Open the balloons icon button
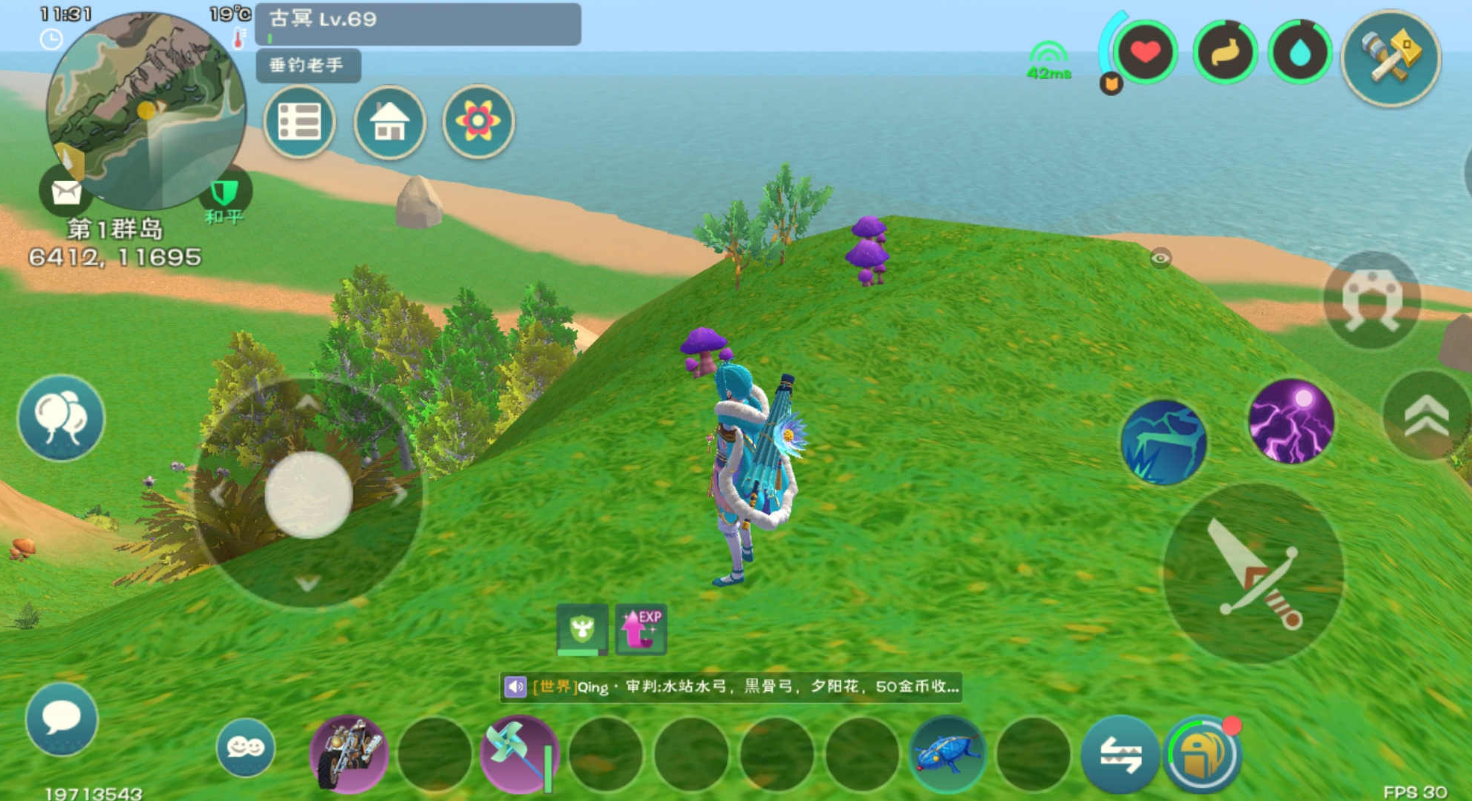Image resolution: width=1472 pixels, height=801 pixels. (61, 418)
